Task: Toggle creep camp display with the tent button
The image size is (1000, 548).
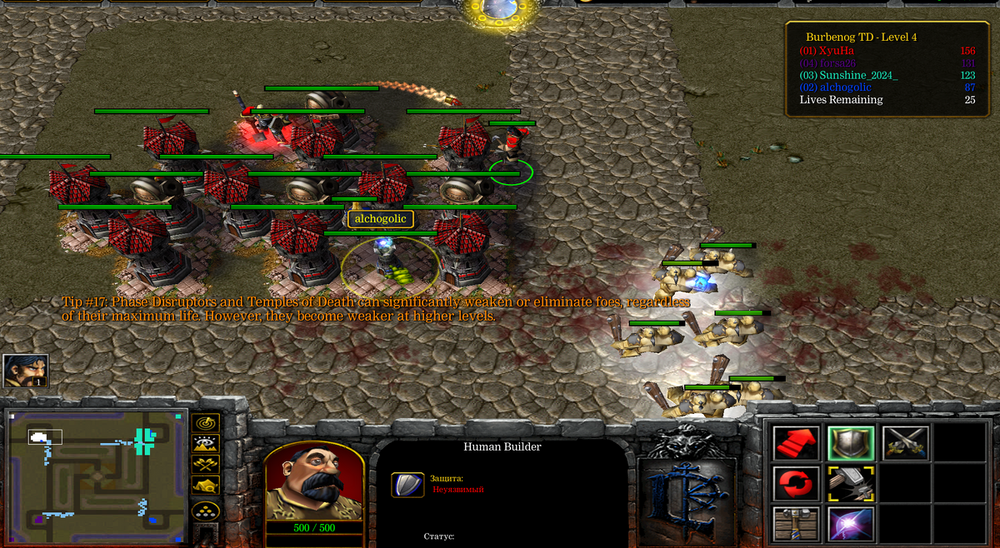Action: point(206,486)
